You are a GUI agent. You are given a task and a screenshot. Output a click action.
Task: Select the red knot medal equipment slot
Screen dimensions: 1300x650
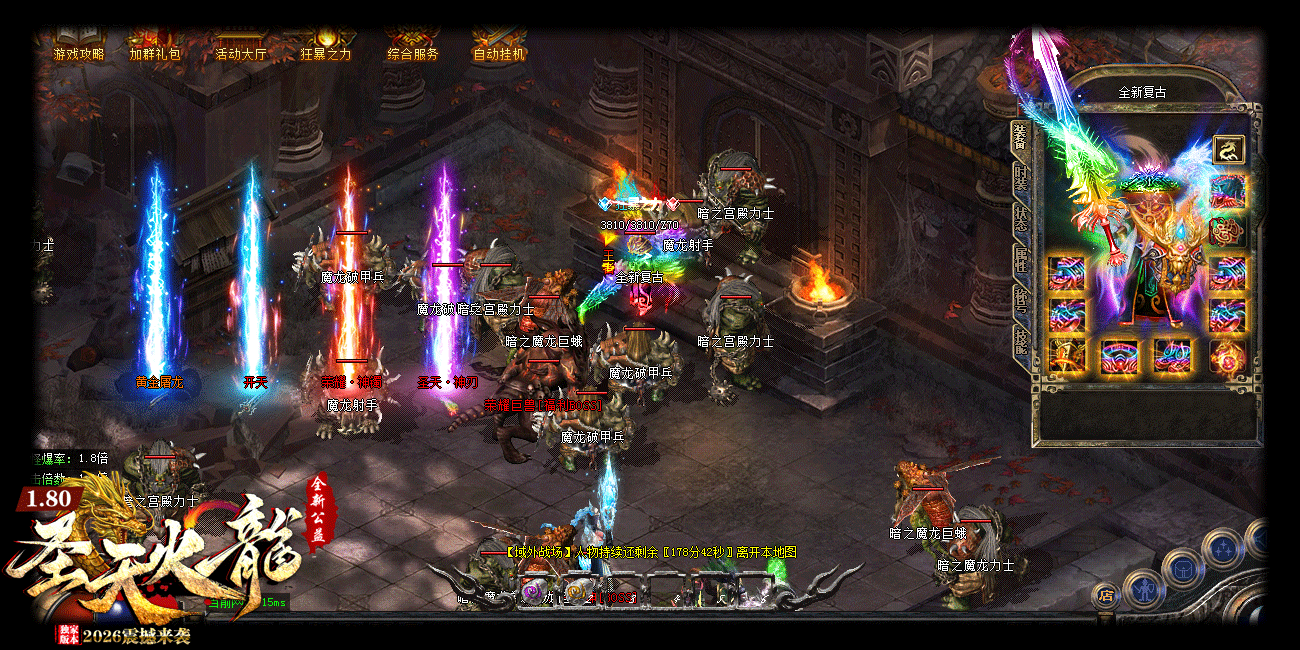tap(1228, 231)
